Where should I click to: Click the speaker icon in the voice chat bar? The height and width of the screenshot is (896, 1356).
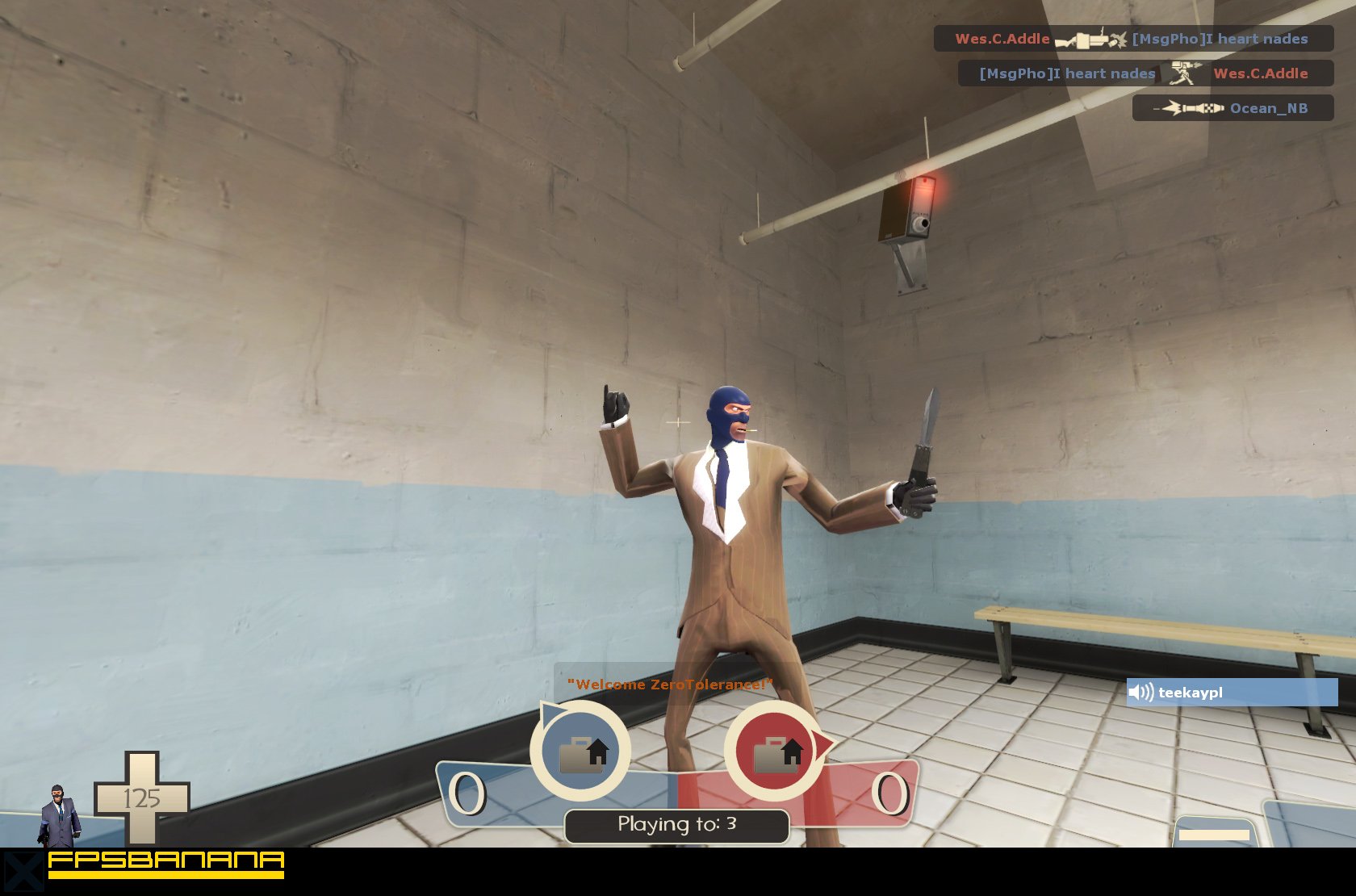point(1141,692)
